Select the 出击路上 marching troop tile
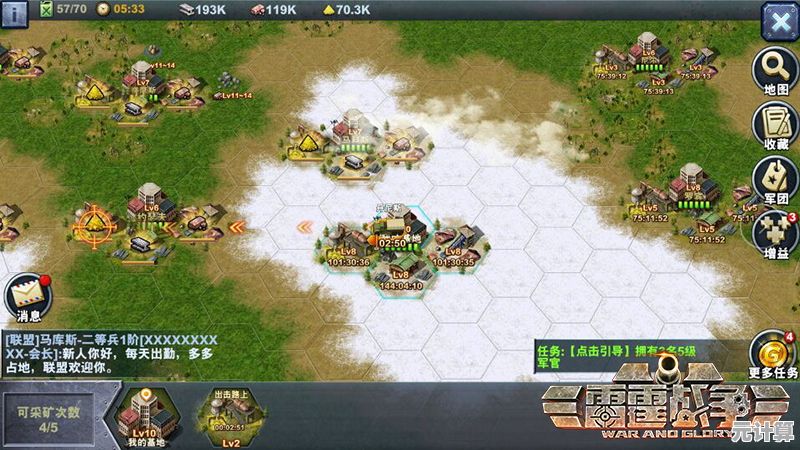This screenshot has height=450, width=800. 230,415
